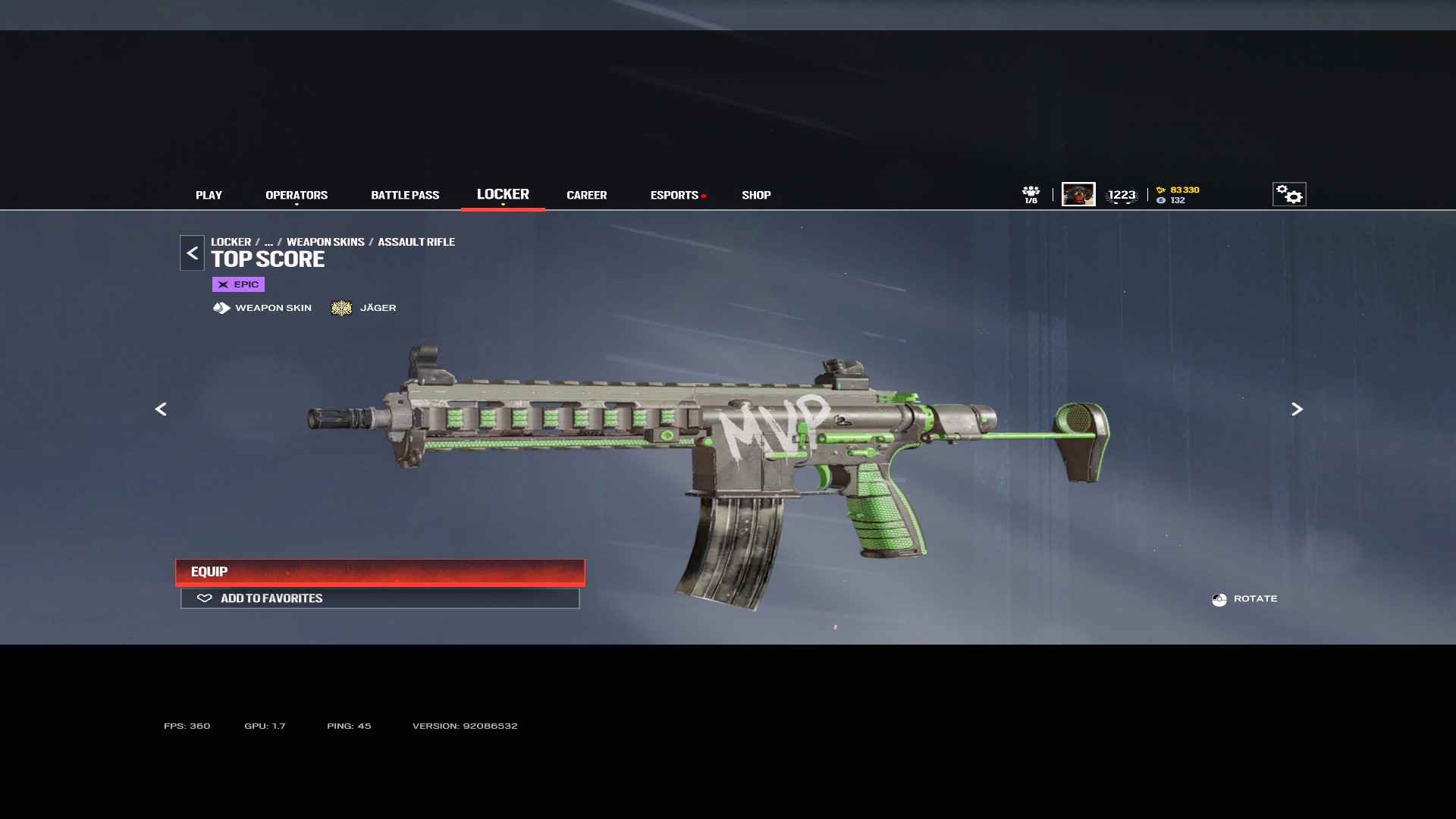The height and width of the screenshot is (819, 1456).
Task: Open the currency balance display
Action: 1178,195
